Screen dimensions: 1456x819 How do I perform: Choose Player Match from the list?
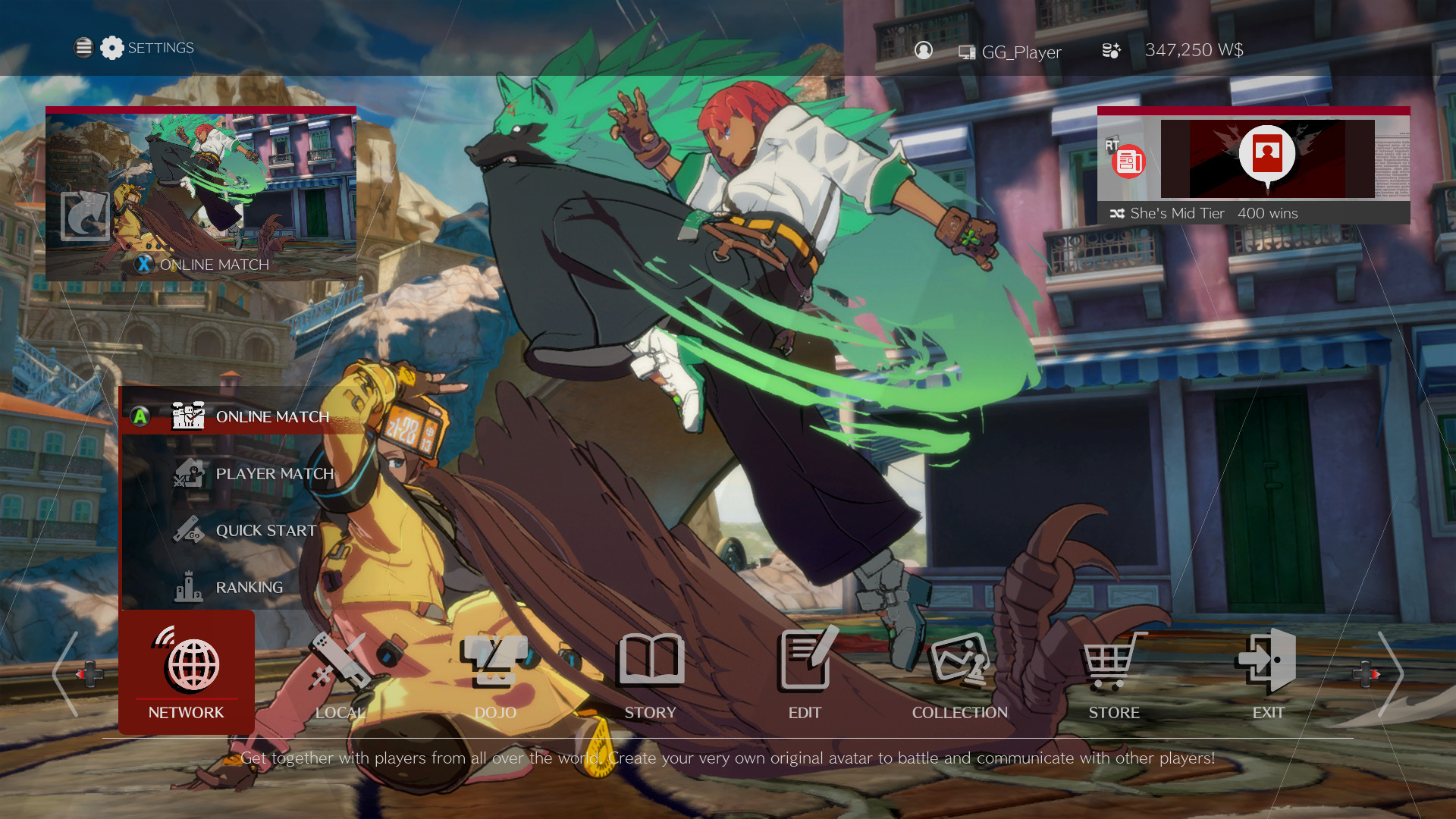[x=274, y=473]
